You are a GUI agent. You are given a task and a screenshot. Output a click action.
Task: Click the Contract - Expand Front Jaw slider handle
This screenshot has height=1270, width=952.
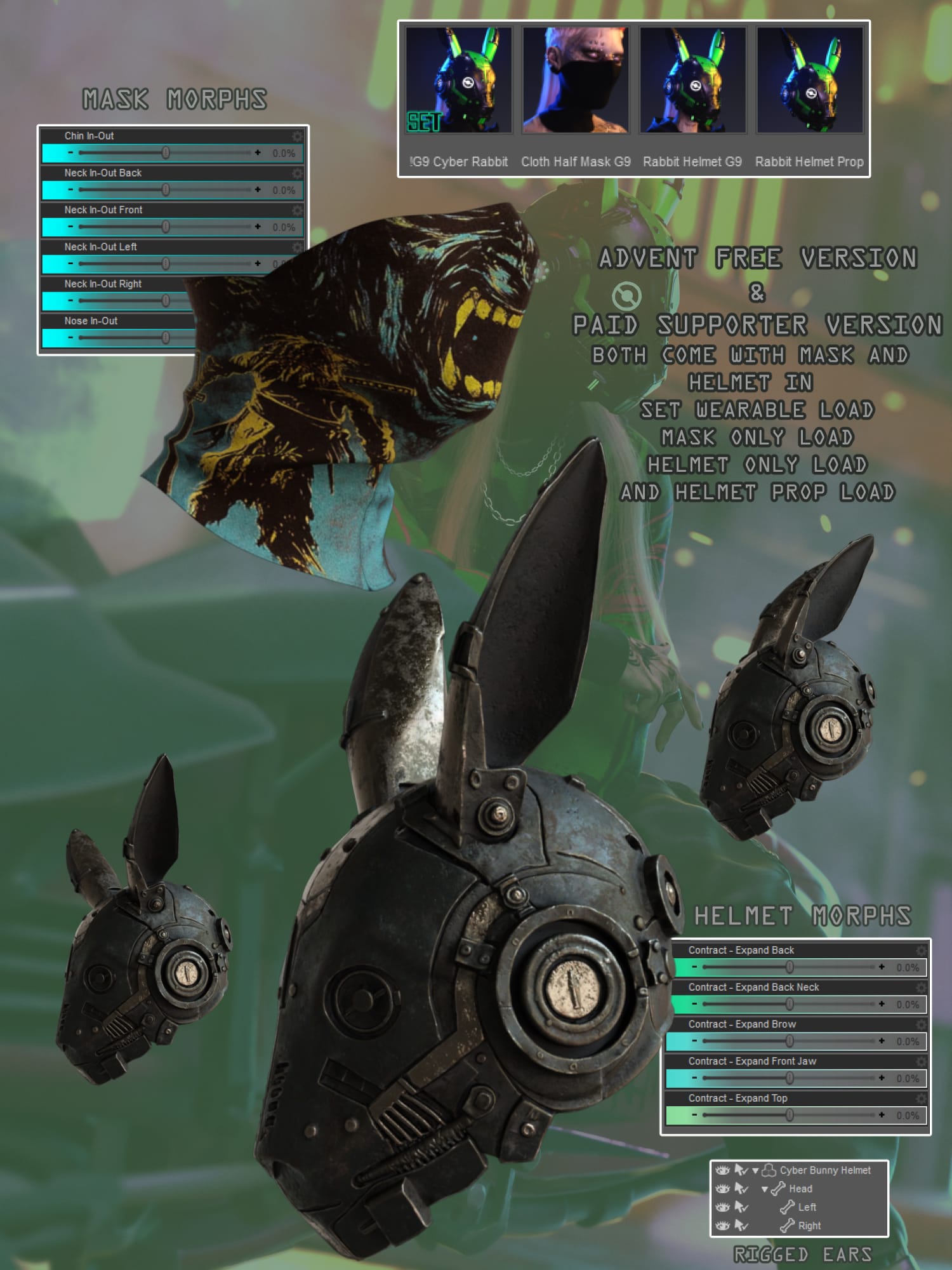pyautogui.click(x=790, y=1078)
